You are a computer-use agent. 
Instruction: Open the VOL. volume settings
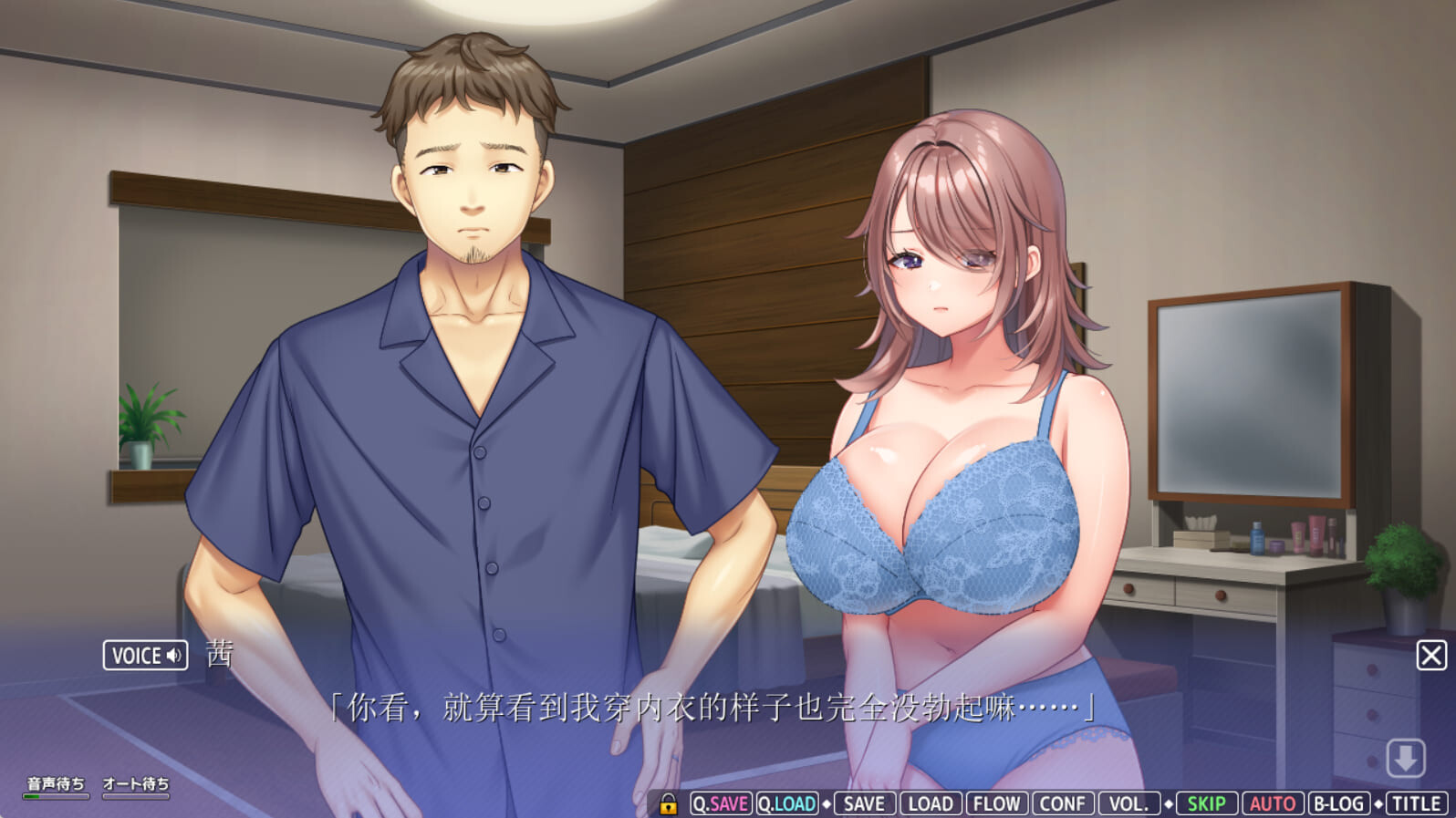(x=1129, y=803)
